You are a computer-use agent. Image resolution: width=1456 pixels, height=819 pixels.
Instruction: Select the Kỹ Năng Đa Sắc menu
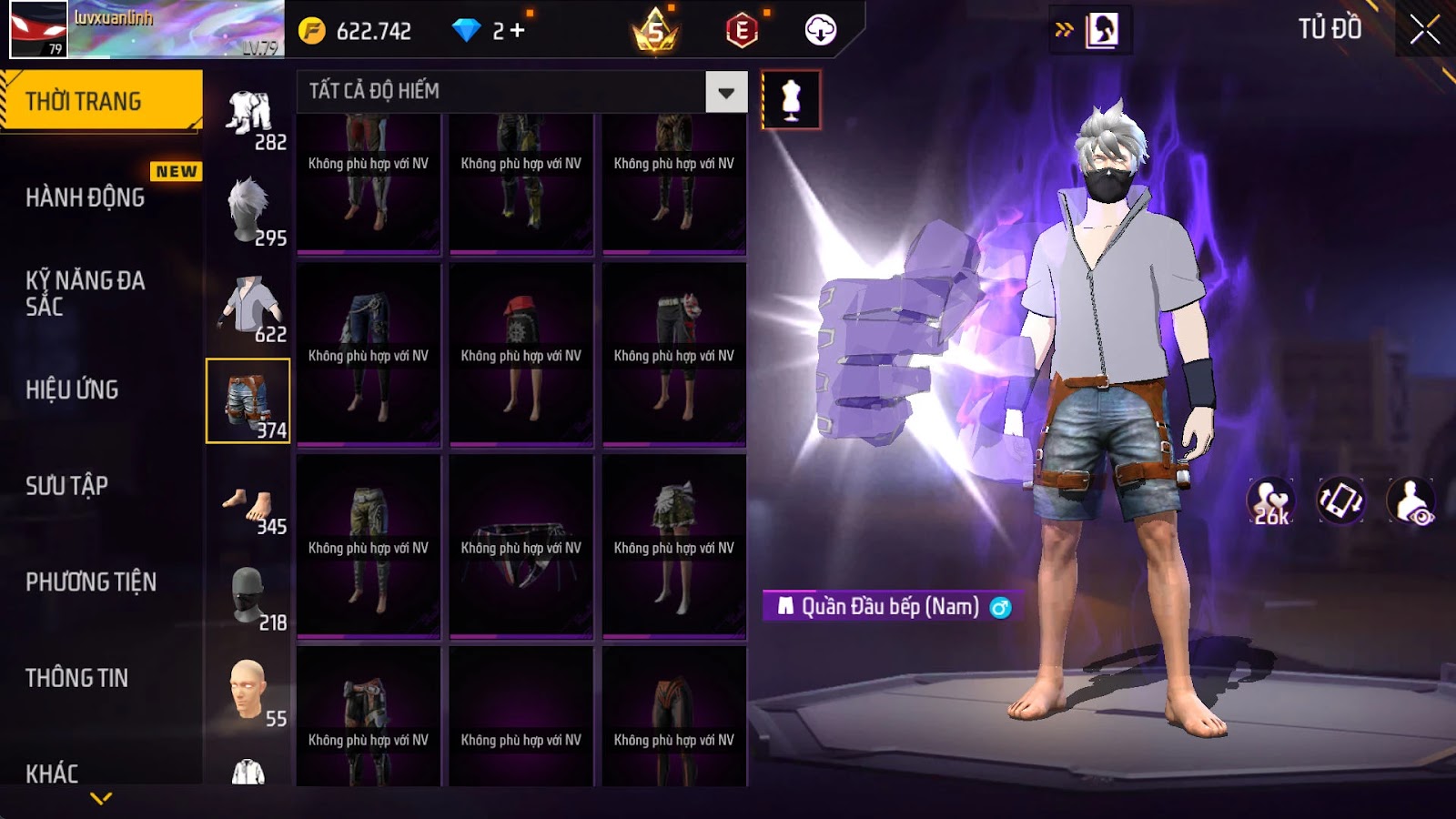click(86, 293)
